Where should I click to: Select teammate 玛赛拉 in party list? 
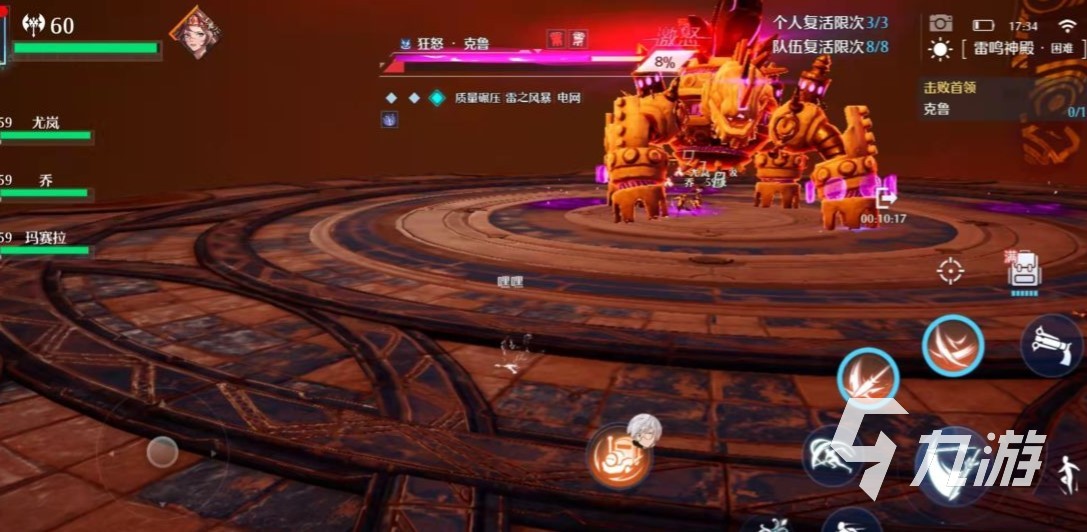[46, 244]
